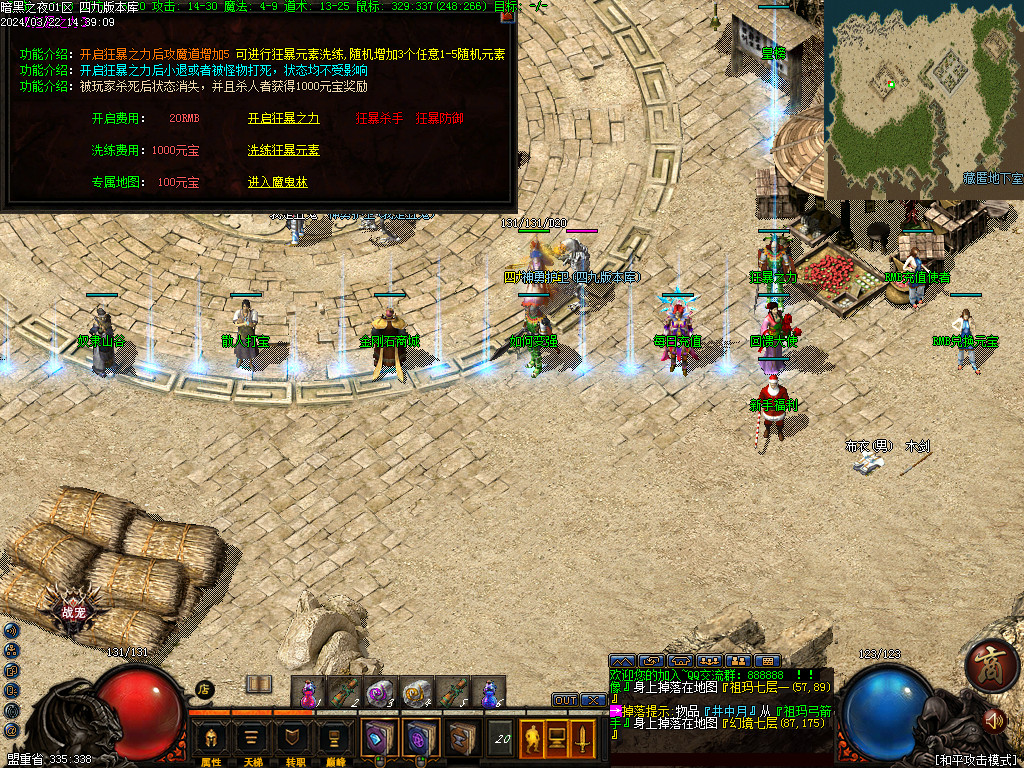The width and height of the screenshot is (1024, 768).
Task: Toggle the sound speaker button
Action: [x=993, y=720]
